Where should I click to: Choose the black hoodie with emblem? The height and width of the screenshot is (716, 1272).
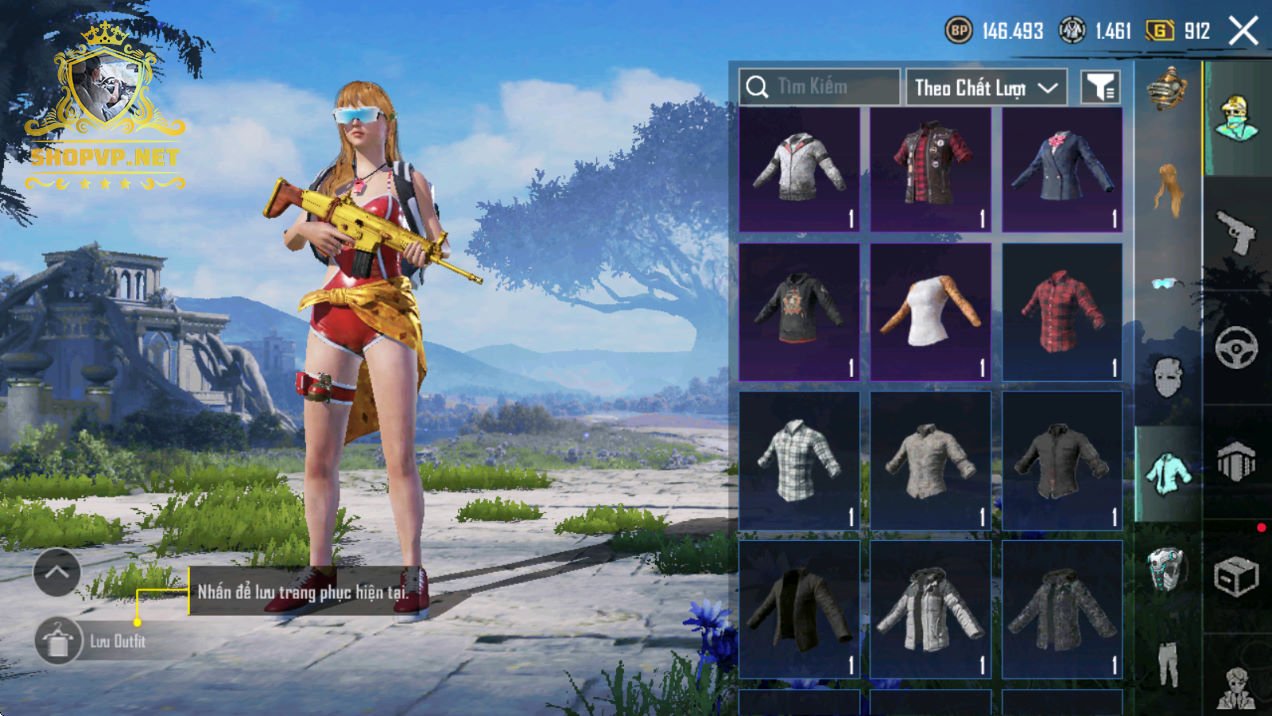pos(799,312)
